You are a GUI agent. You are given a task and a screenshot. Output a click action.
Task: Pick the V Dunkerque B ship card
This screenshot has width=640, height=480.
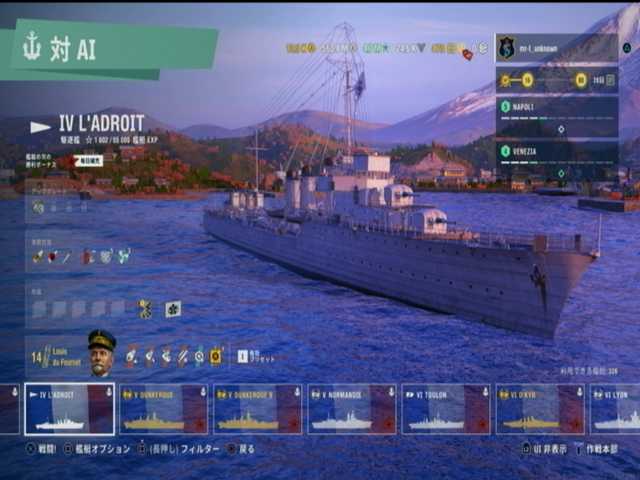pos(257,409)
